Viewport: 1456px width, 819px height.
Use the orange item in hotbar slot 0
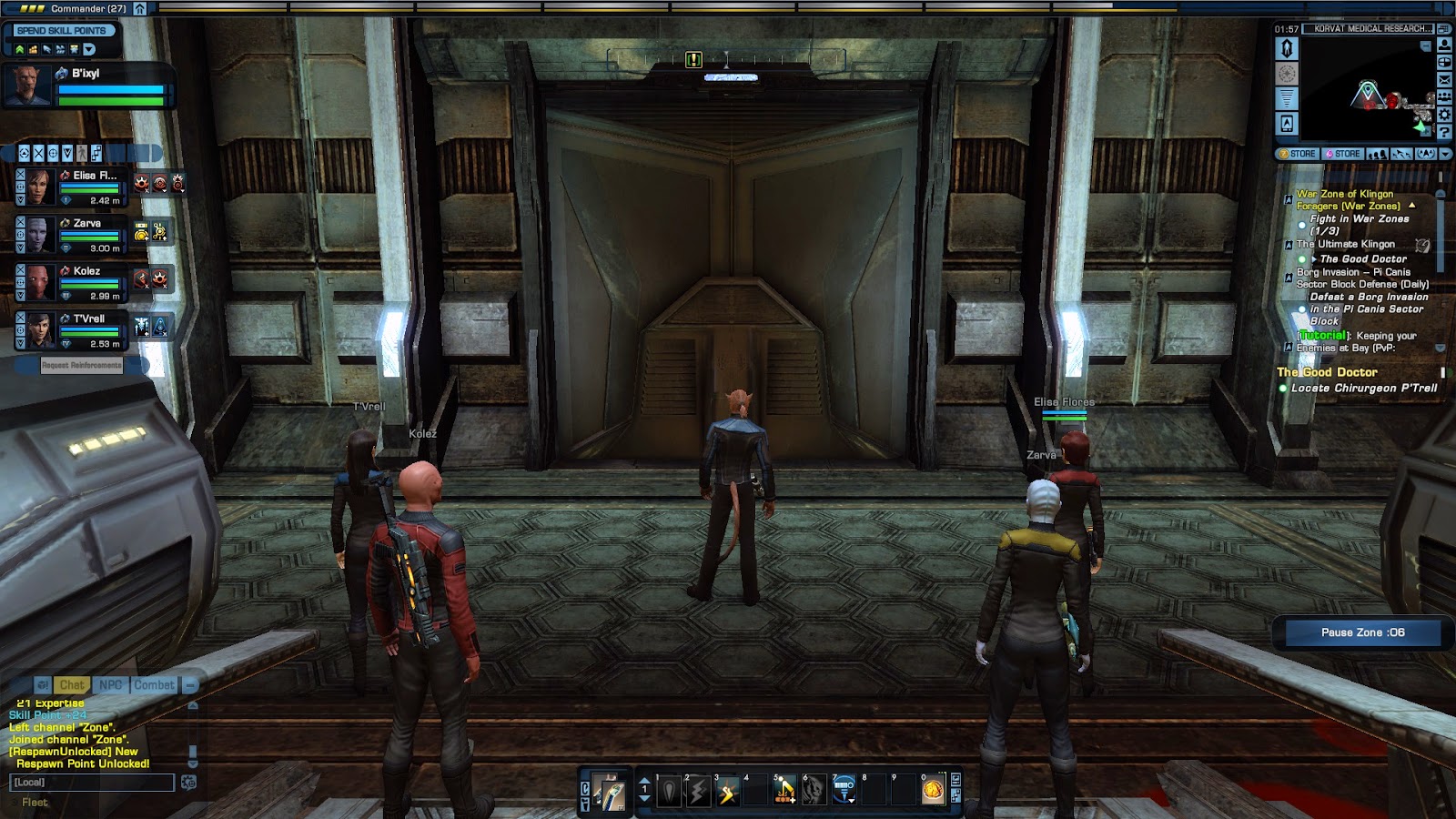(933, 792)
